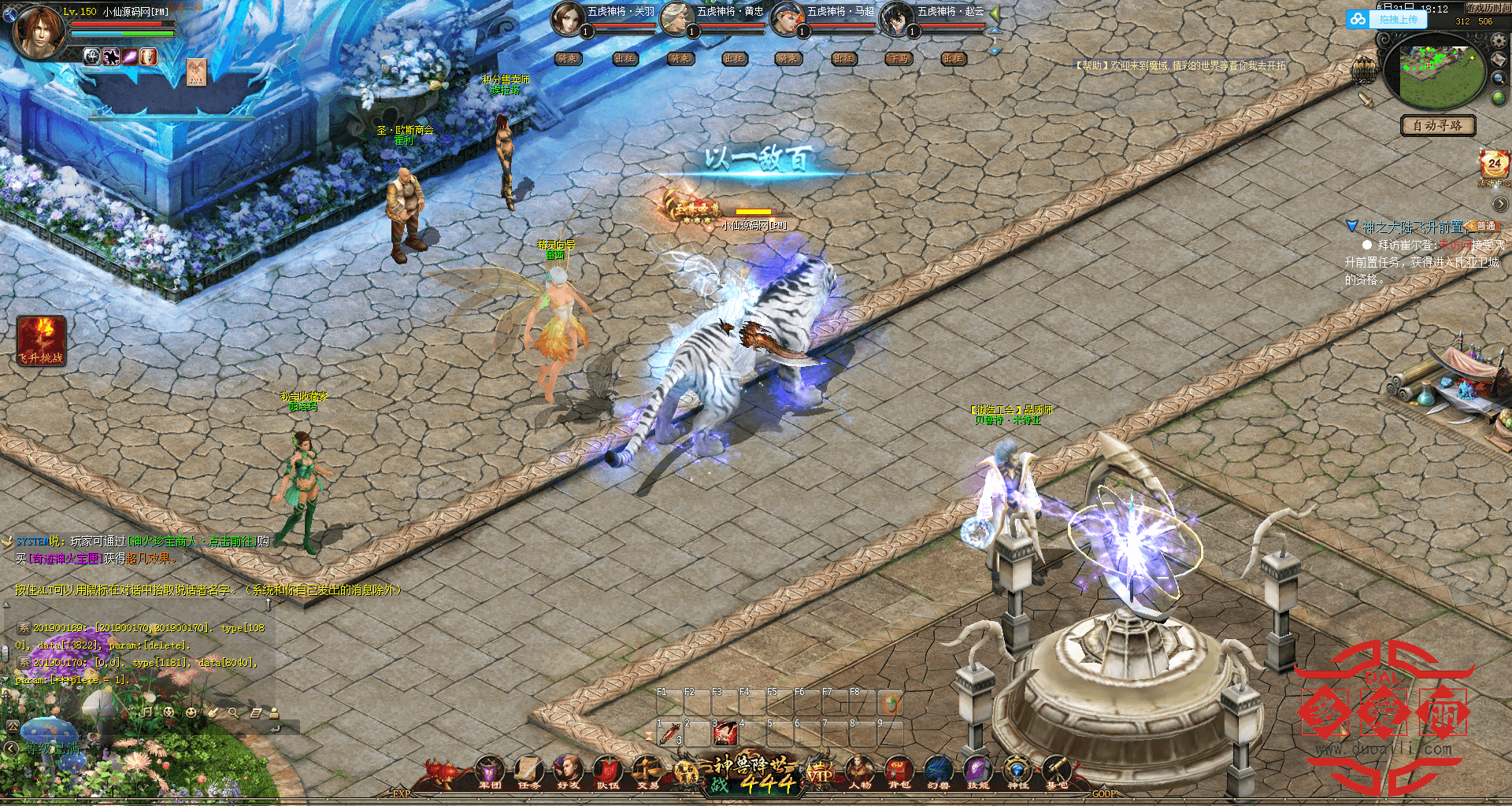This screenshot has height=806, width=1512.
Task: Open the 飞升挑战 ascension challenge
Action: pos(41,340)
